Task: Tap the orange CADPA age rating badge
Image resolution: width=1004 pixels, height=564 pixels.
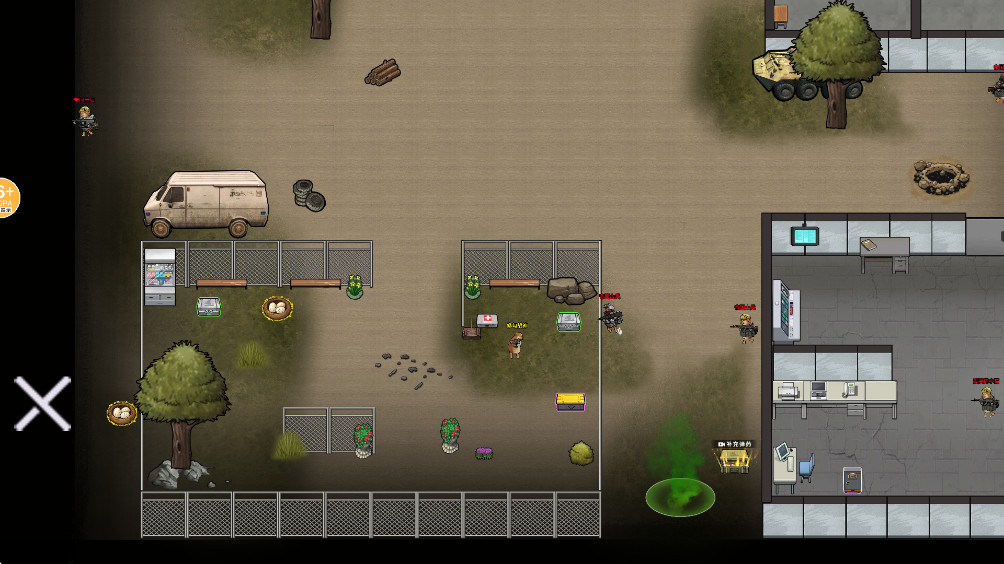Action: (x=6, y=197)
